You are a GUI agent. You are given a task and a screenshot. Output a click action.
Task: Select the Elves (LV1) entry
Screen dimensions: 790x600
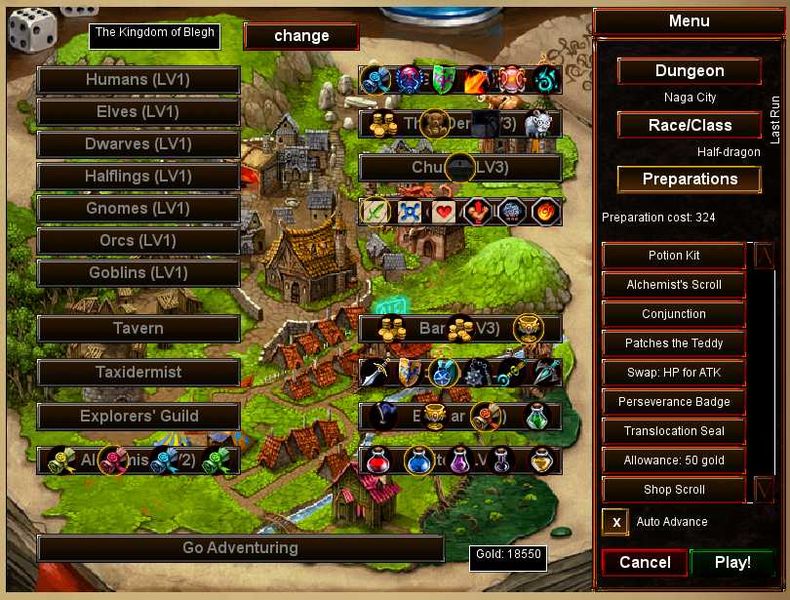[x=138, y=112]
